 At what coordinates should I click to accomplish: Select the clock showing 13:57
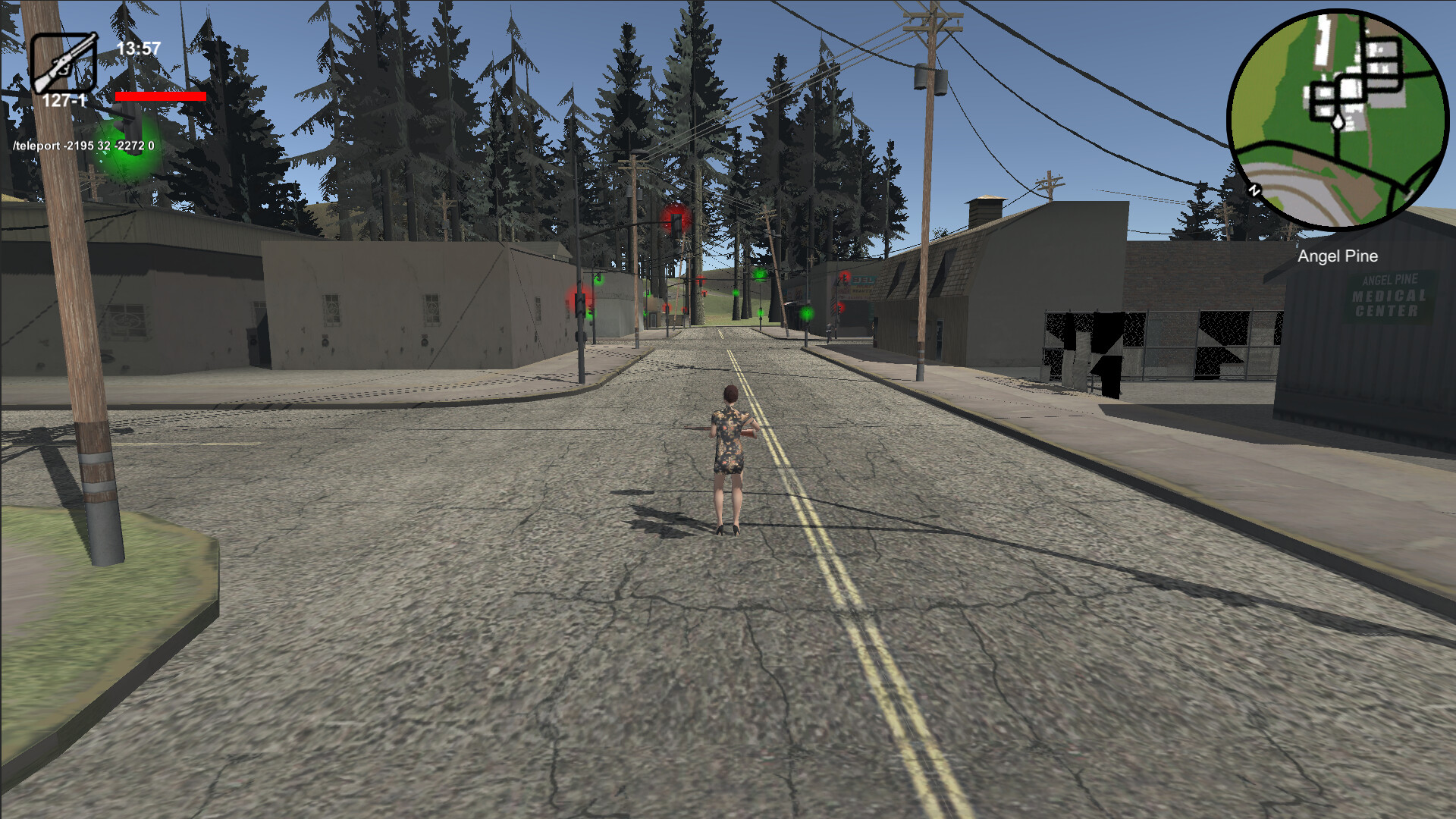pyautogui.click(x=138, y=47)
